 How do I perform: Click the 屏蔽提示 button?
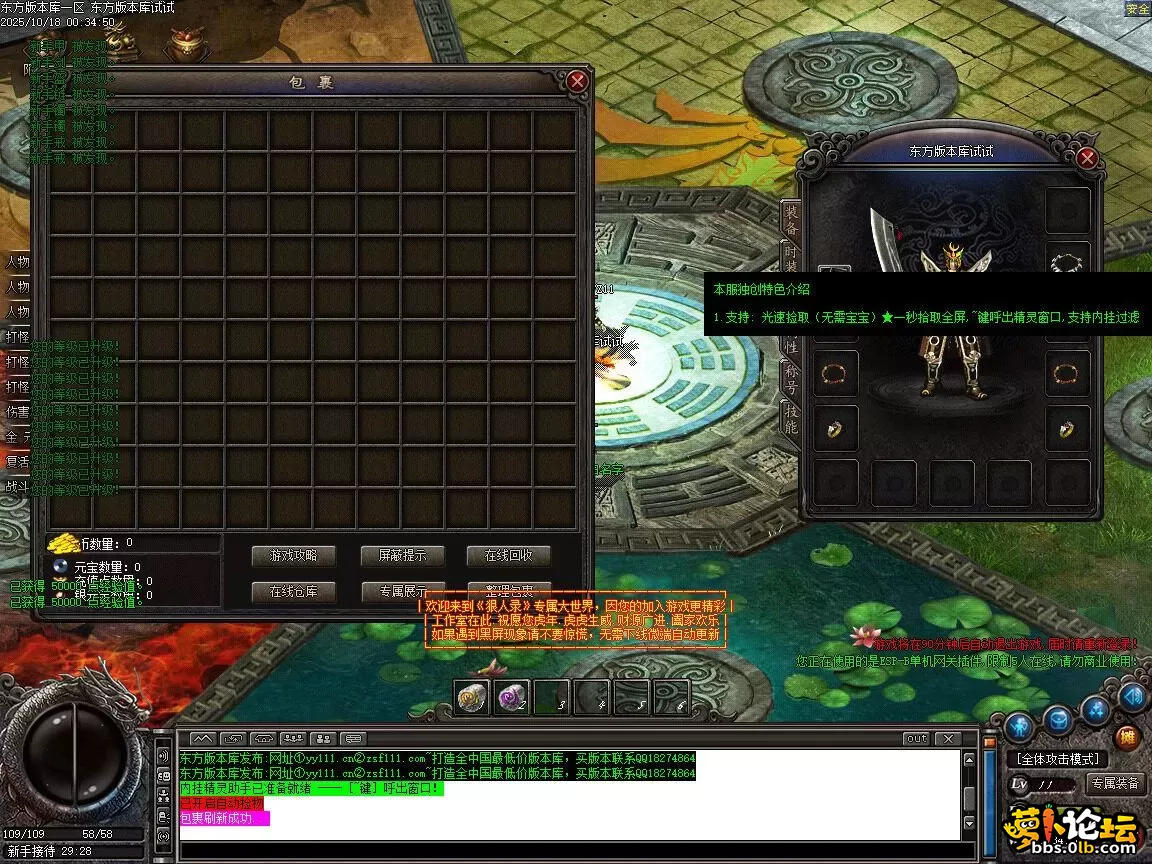(x=401, y=555)
